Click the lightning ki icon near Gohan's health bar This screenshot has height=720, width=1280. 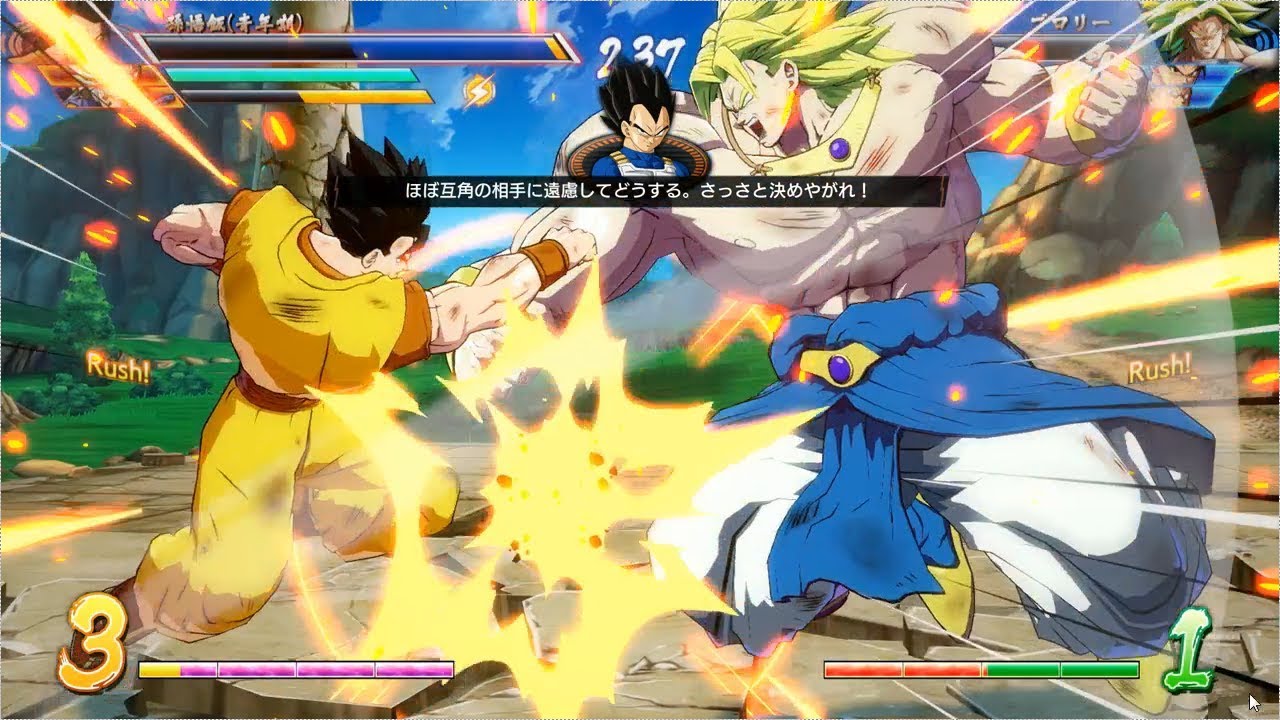click(x=476, y=91)
